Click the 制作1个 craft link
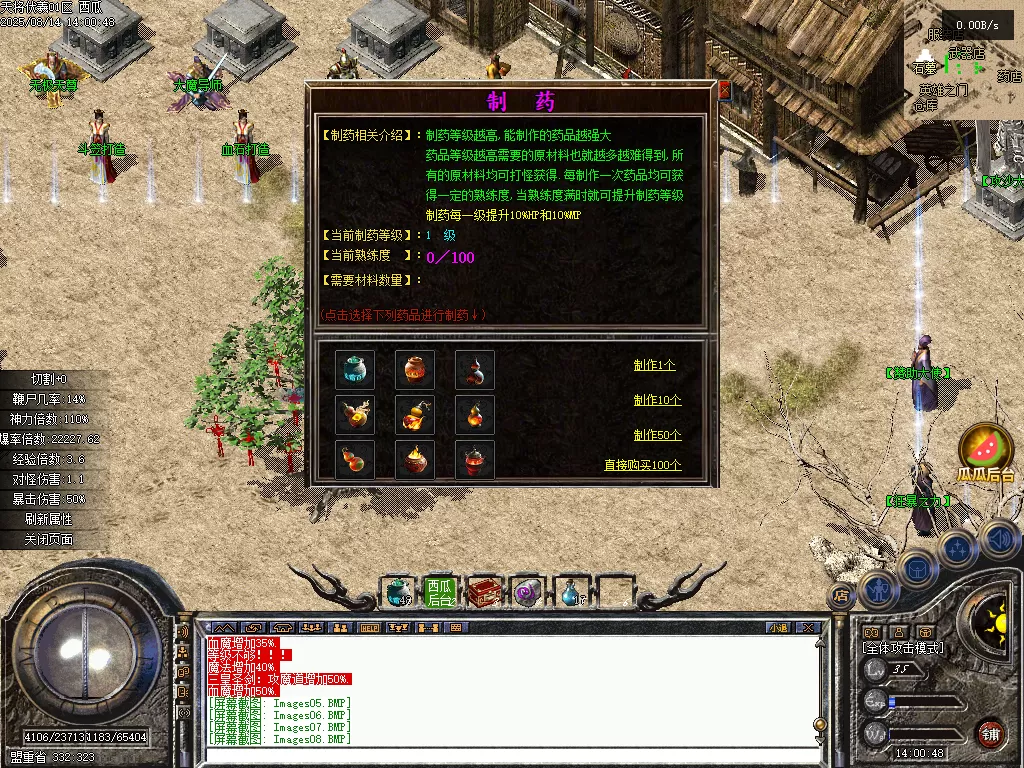The height and width of the screenshot is (768, 1024). [x=654, y=365]
